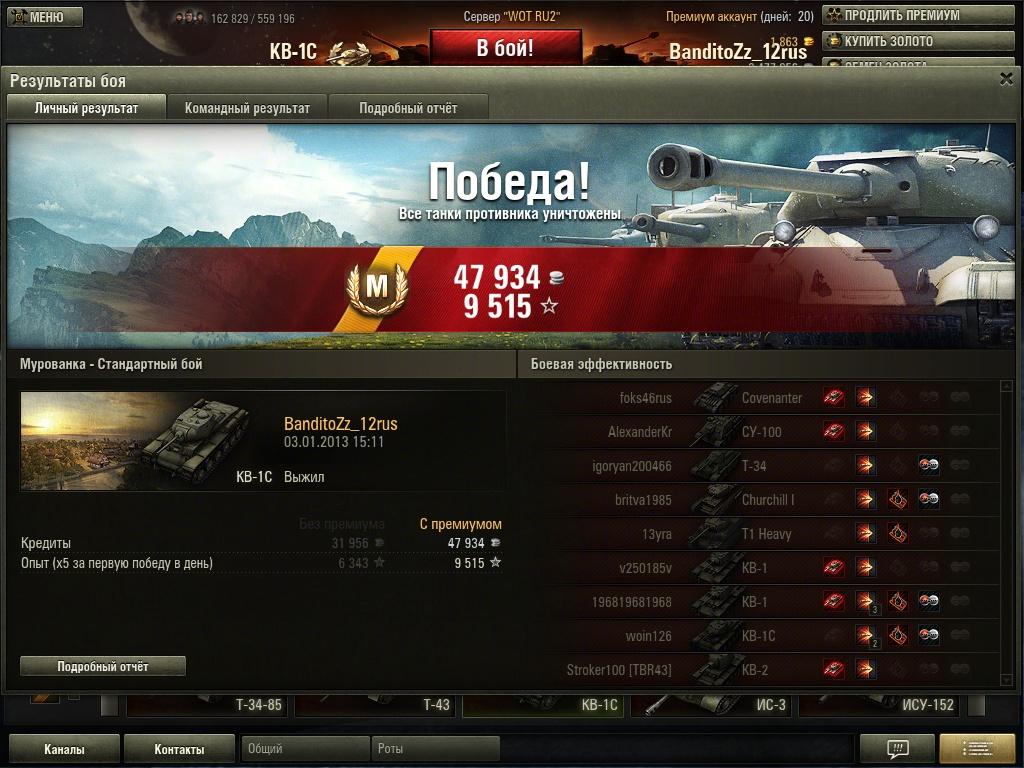
Task: Select the Личный результат tab
Action: (86, 108)
